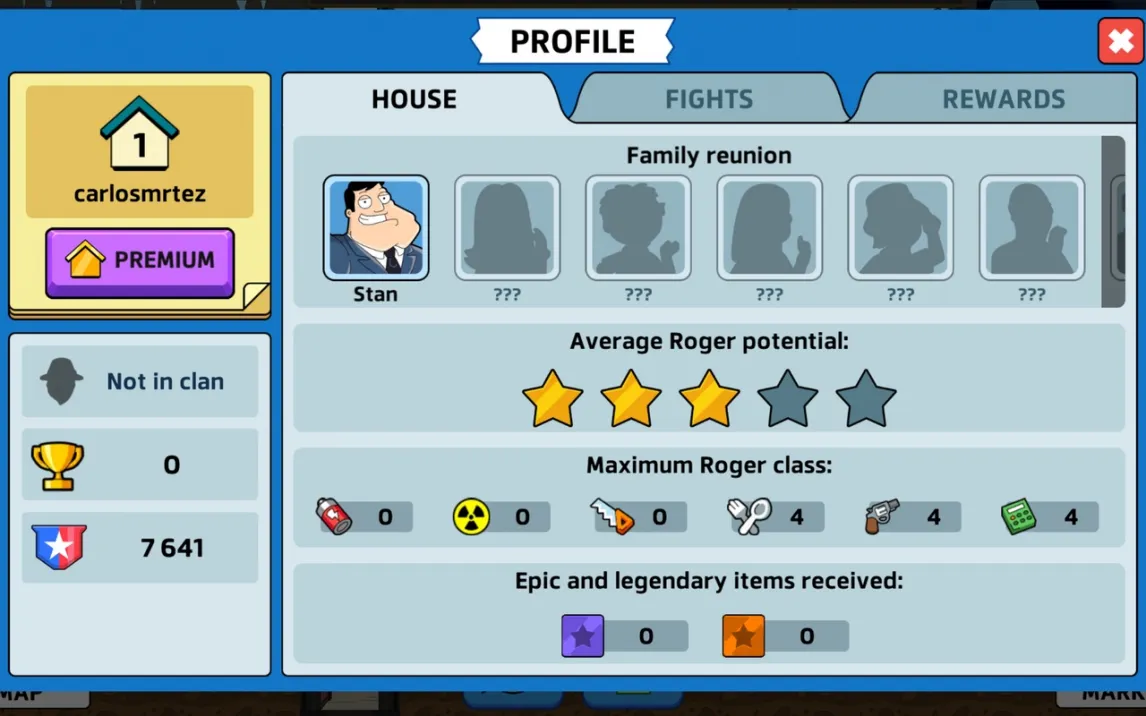The height and width of the screenshot is (716, 1146).
Task: Select the House tab
Action: tap(414, 99)
